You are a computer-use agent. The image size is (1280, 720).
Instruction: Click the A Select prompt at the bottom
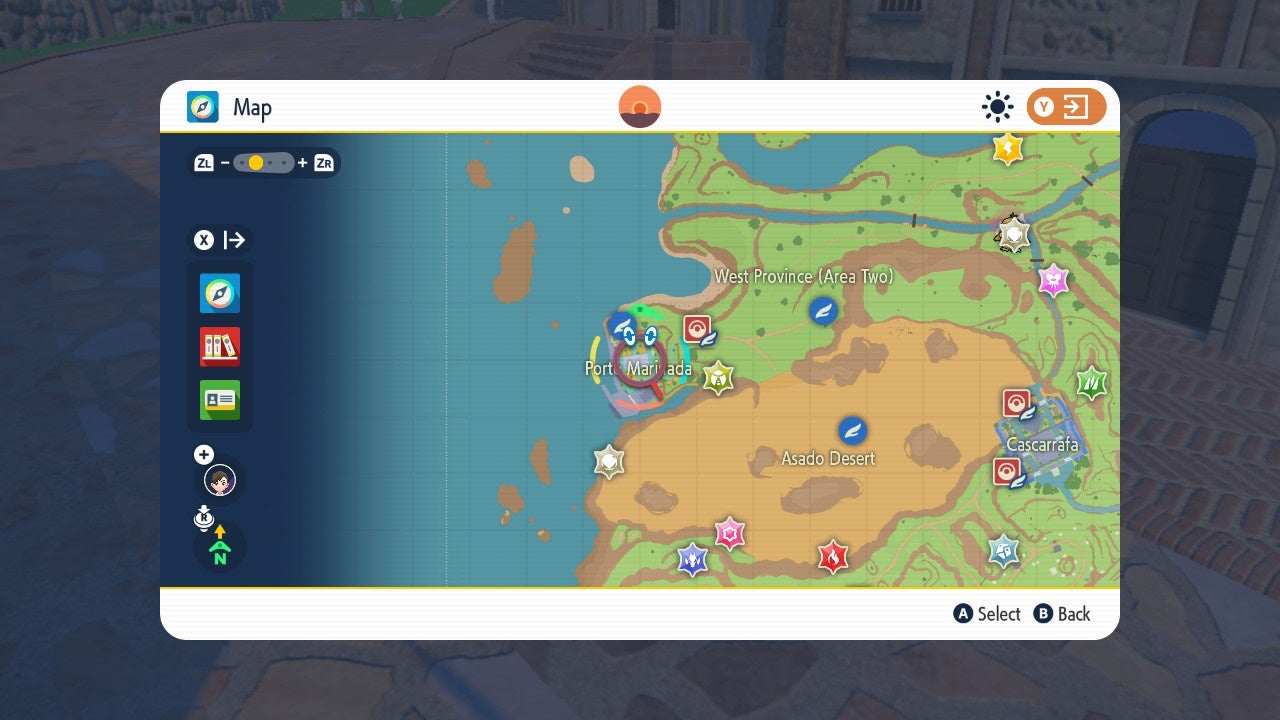click(x=988, y=614)
